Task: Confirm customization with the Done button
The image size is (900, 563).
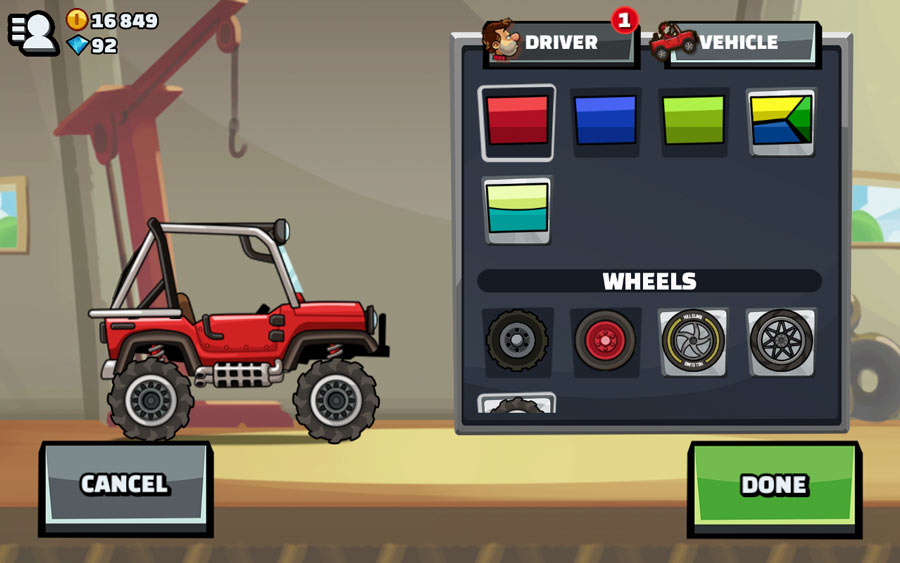Action: (774, 485)
